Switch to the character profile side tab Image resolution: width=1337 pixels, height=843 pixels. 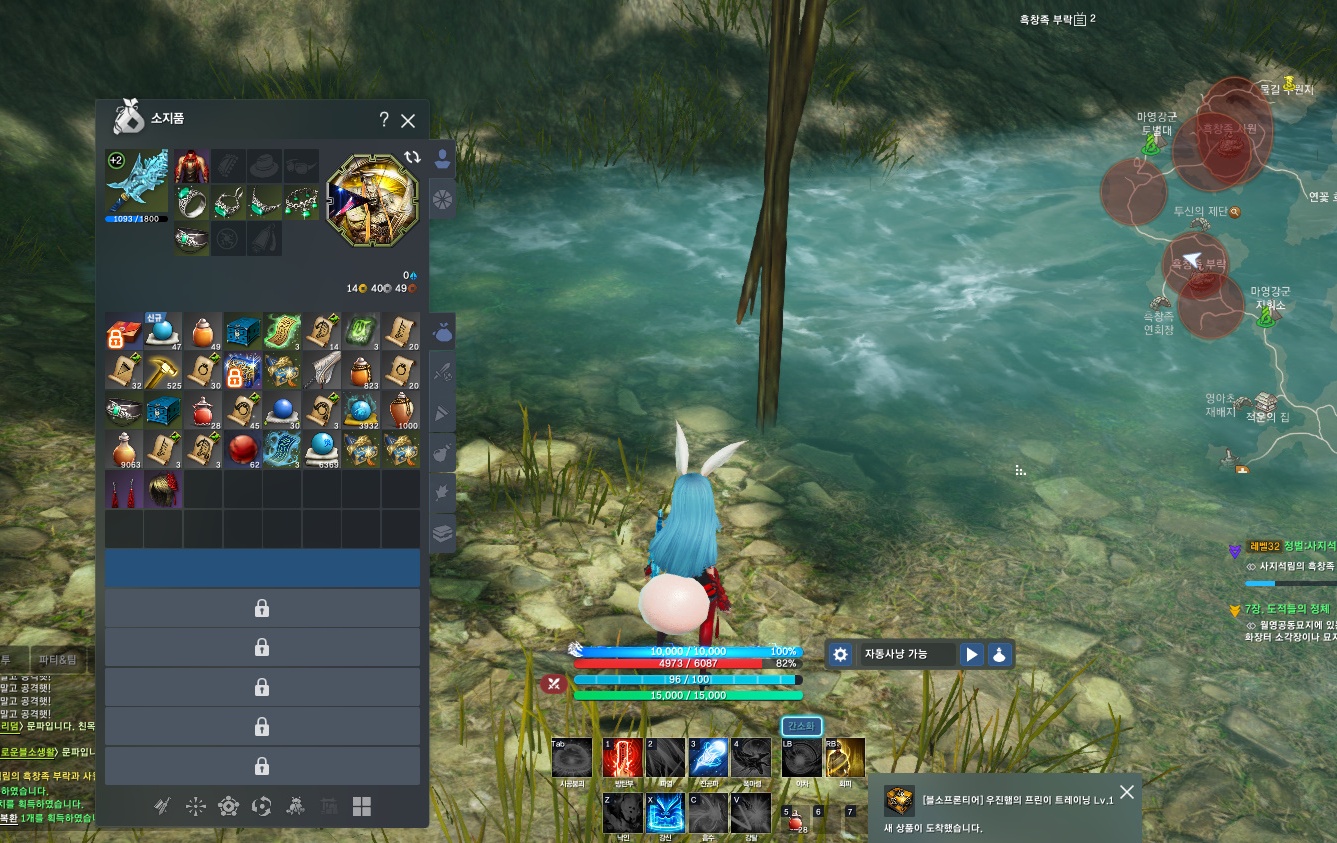(x=442, y=159)
